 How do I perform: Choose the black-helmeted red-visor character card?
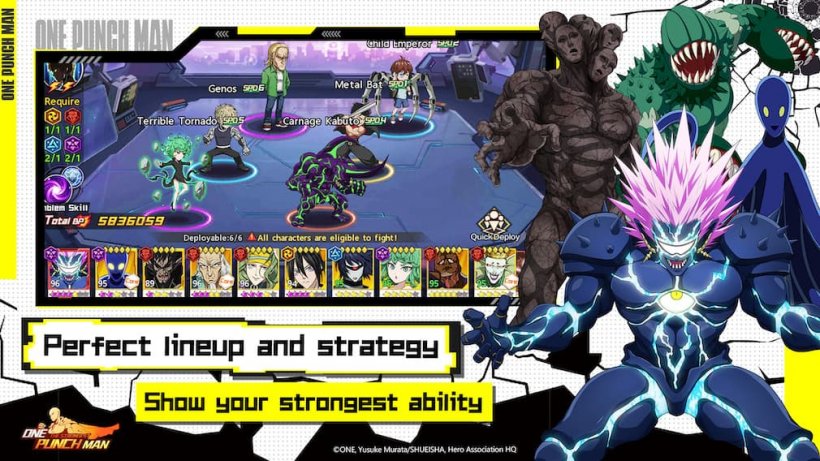(353, 271)
